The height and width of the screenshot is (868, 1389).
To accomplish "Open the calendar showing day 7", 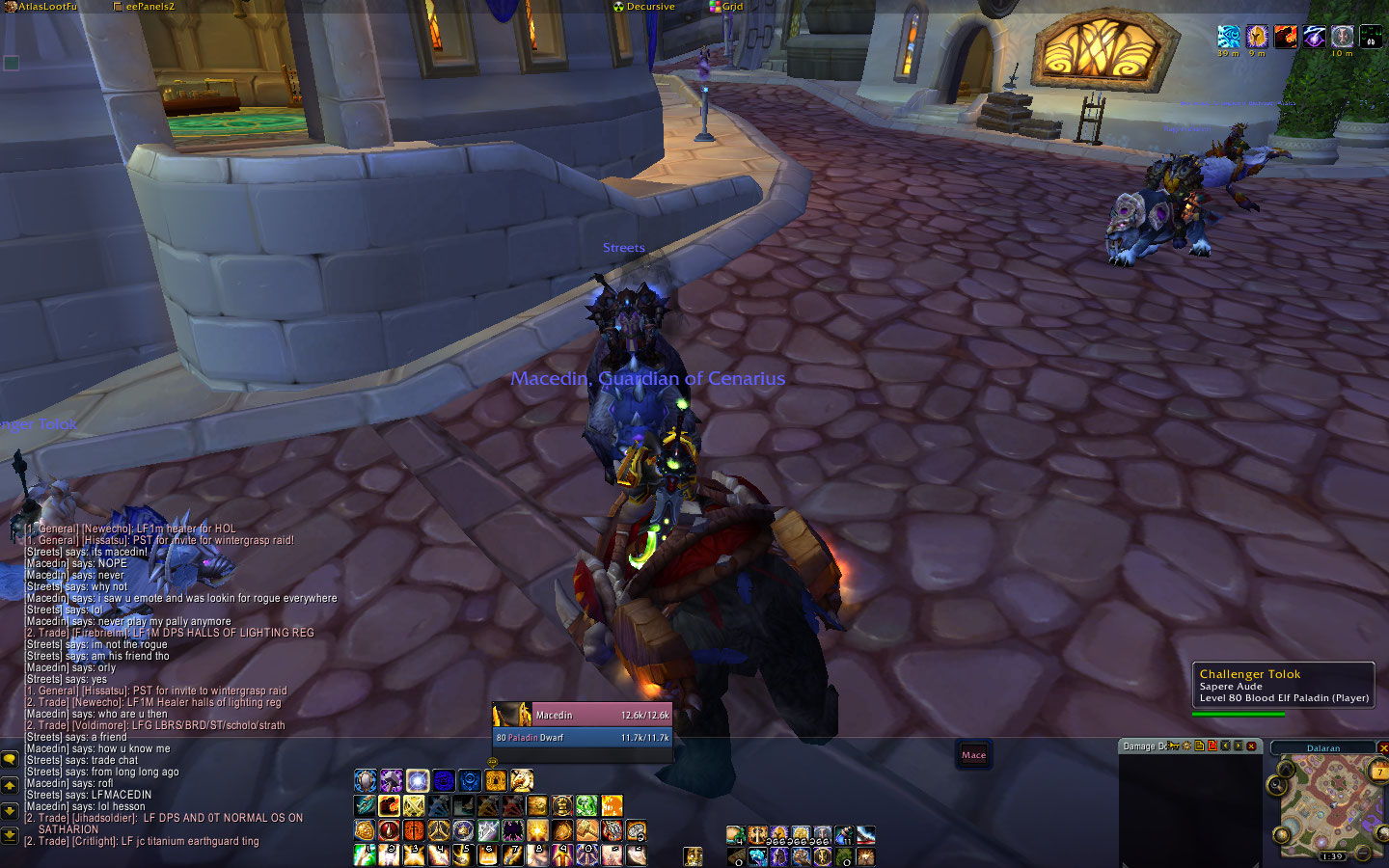I will click(x=1379, y=772).
